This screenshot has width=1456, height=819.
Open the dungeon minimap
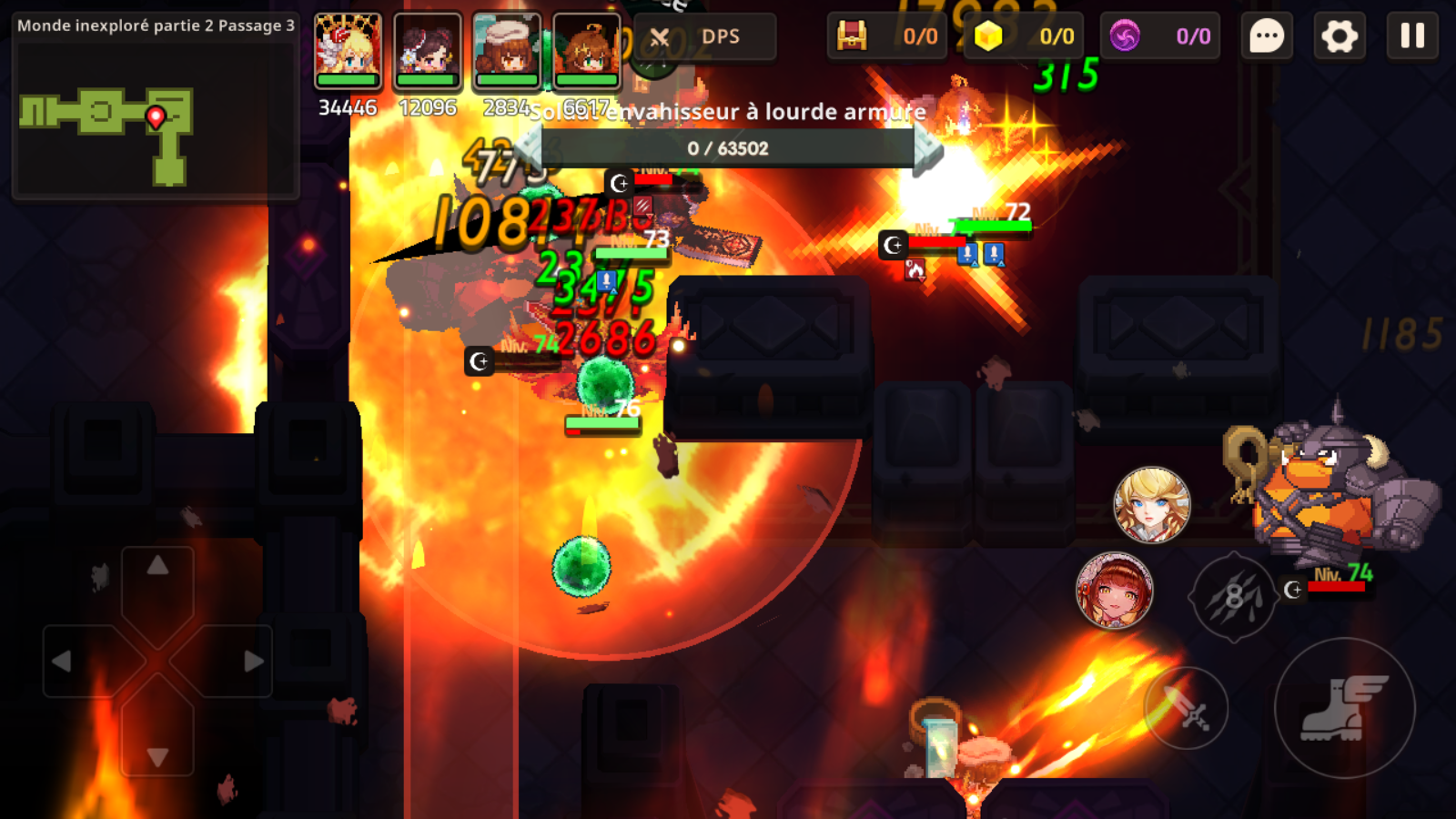[155, 118]
